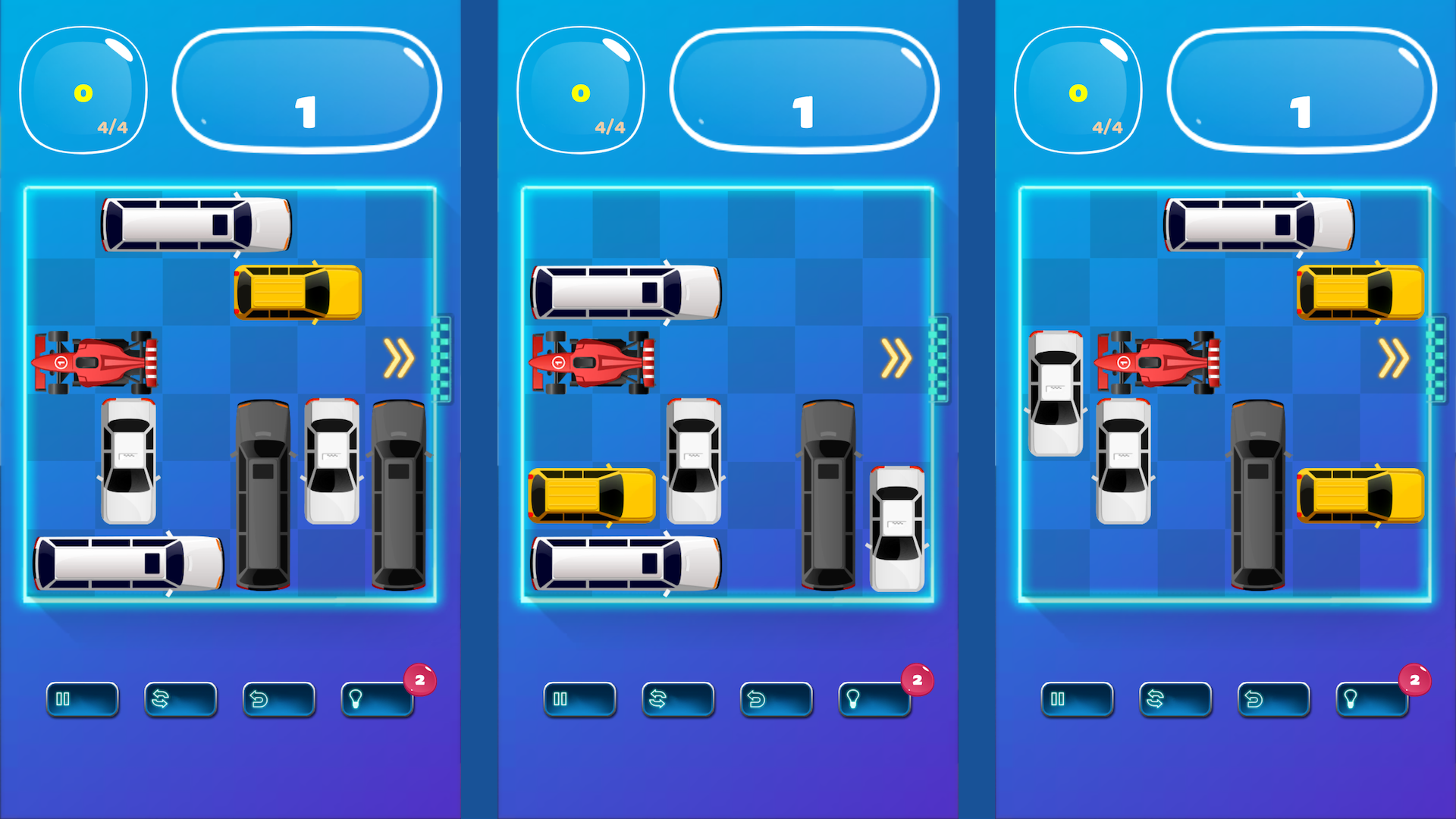
Task: Select the red race car on the left board
Action: (95, 362)
